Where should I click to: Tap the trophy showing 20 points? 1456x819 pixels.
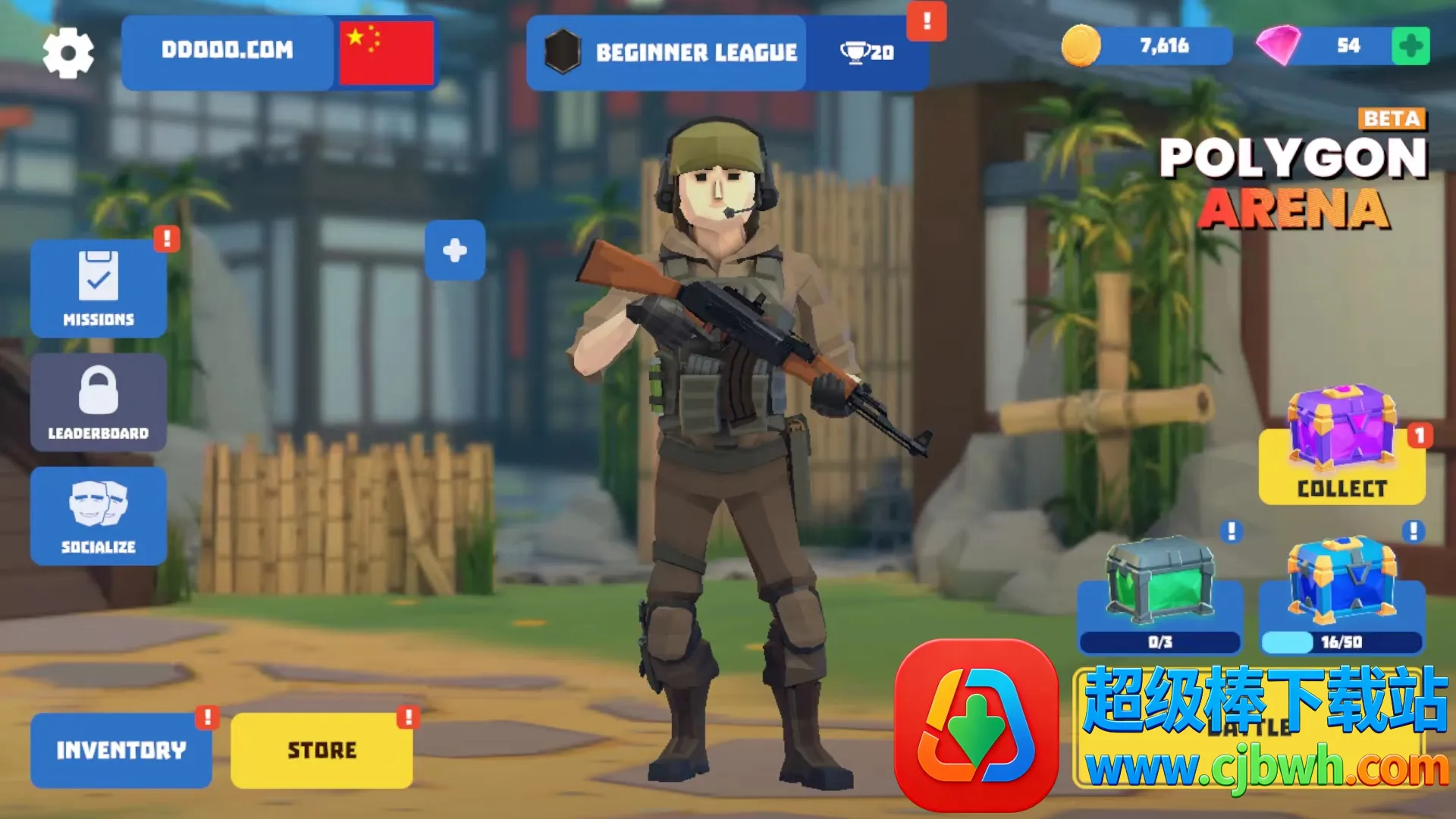coord(868,53)
